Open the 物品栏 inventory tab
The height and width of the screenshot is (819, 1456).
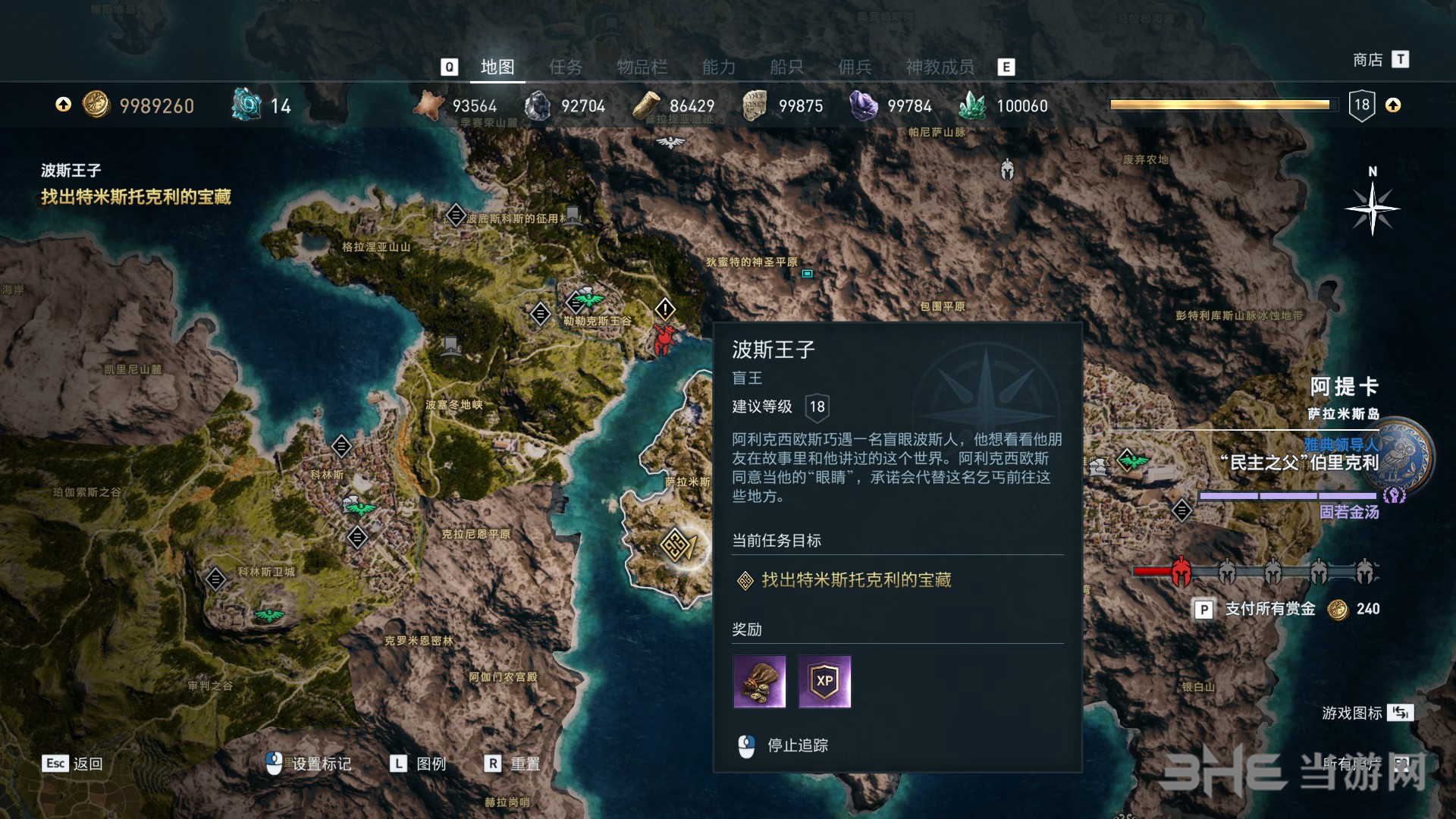pyautogui.click(x=642, y=67)
